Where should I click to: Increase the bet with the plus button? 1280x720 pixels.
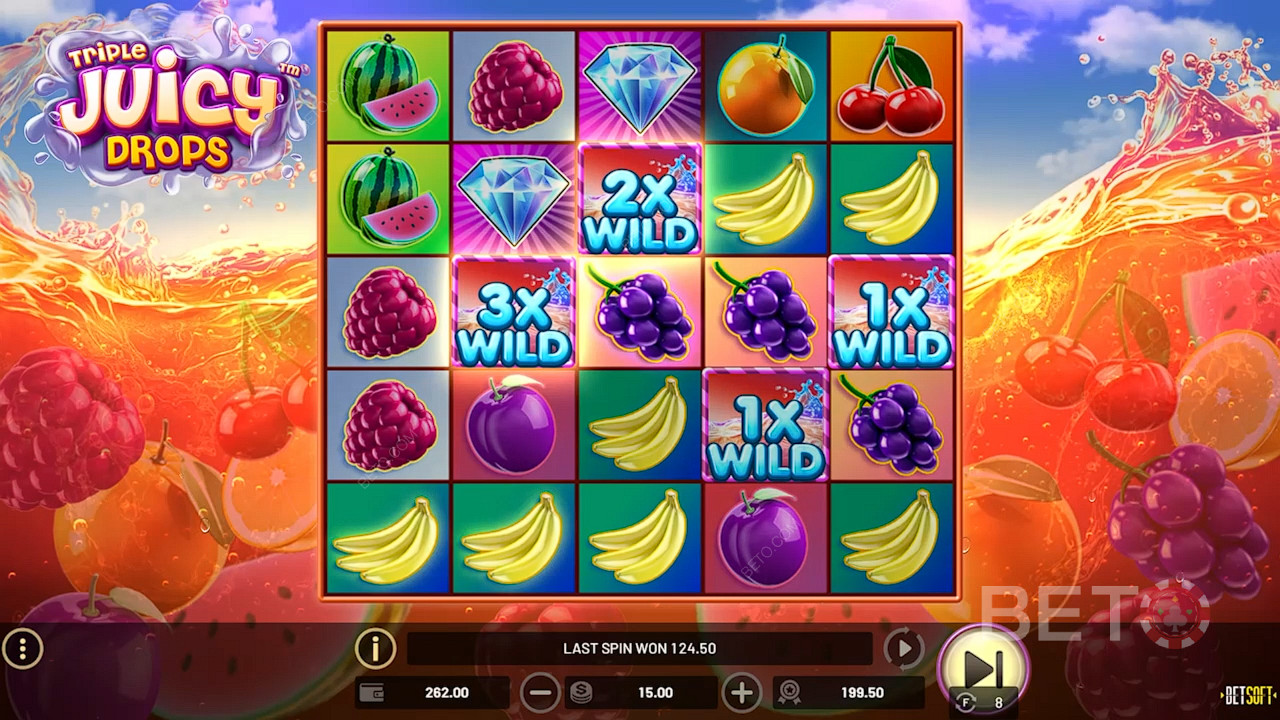click(x=742, y=692)
